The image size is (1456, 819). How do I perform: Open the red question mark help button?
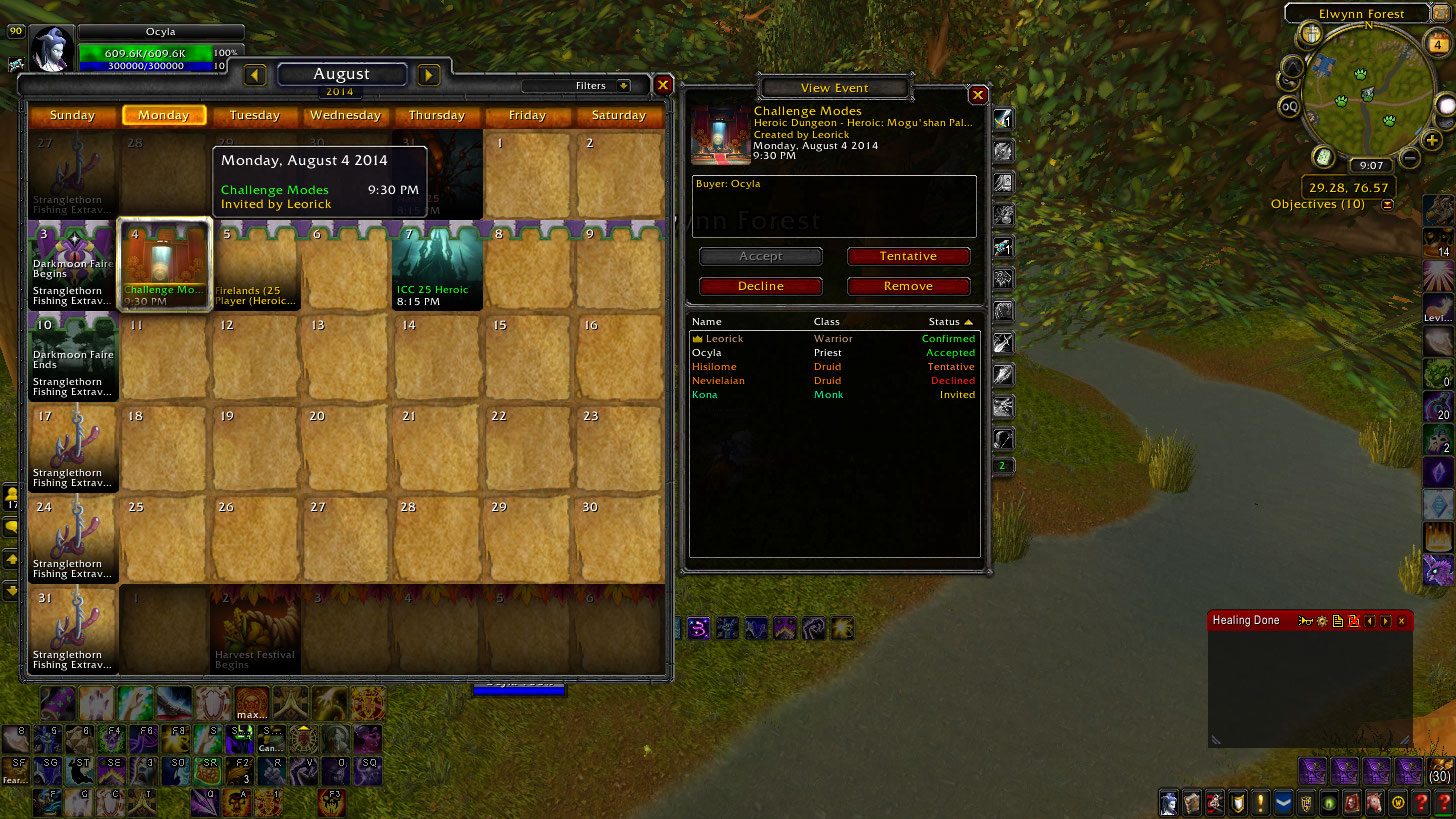tap(1421, 802)
